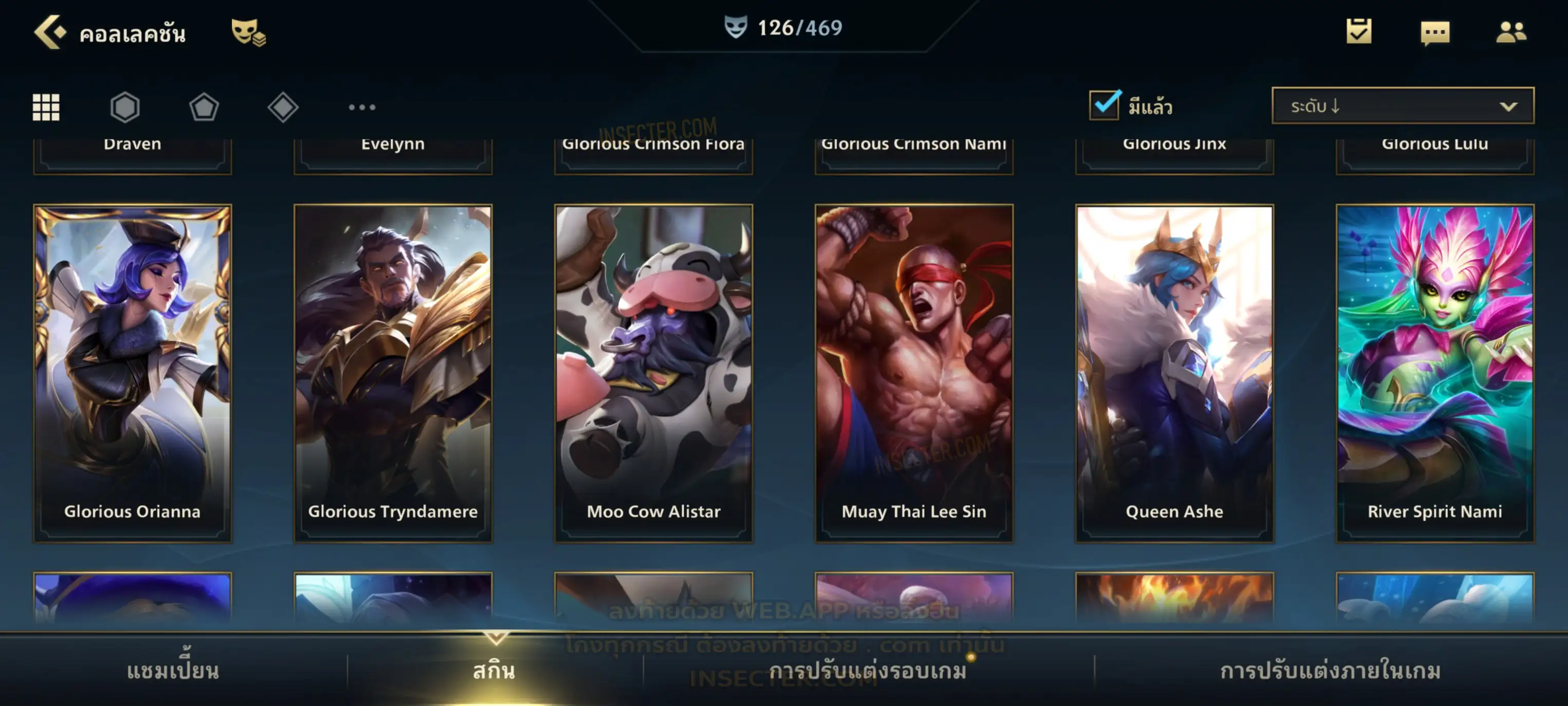Toggle the owned-only checkbox
This screenshot has height=706, width=1568.
(x=1103, y=105)
